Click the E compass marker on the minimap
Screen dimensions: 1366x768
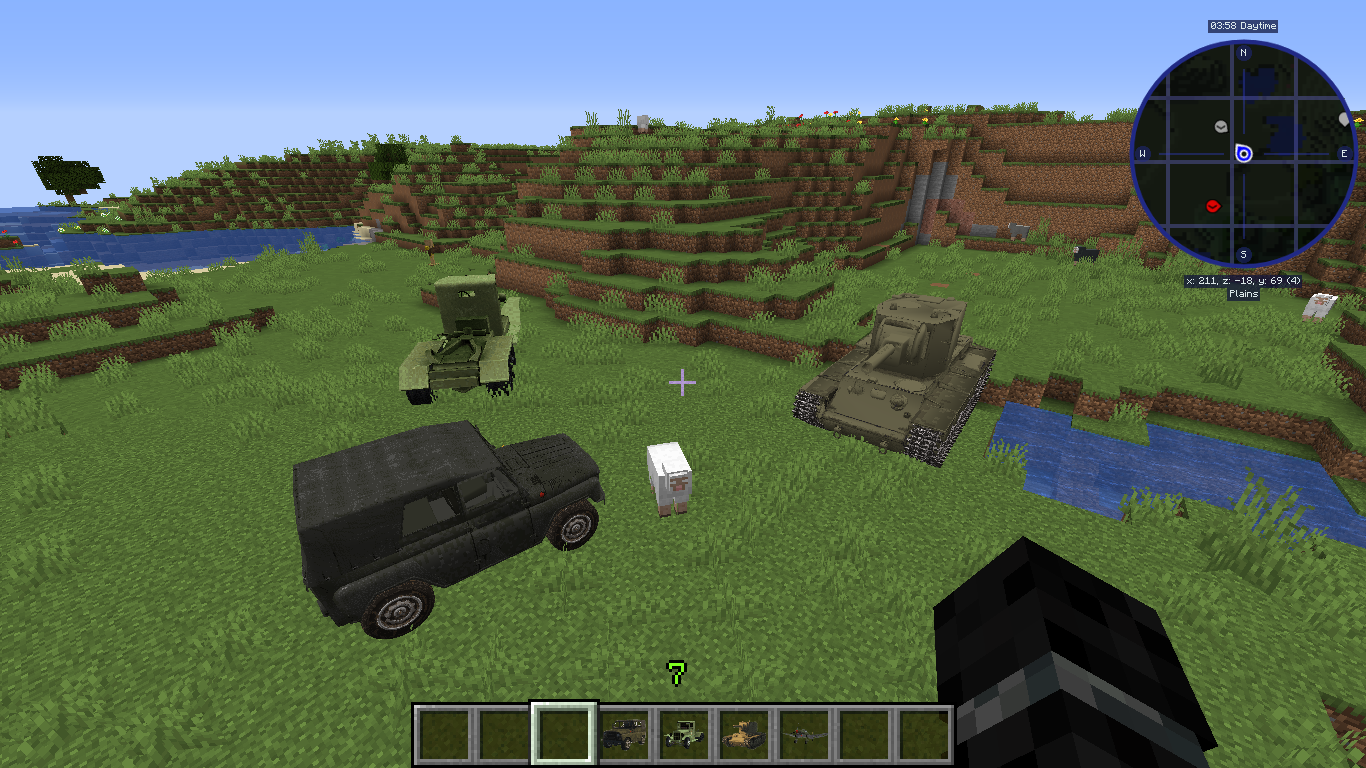tap(1344, 154)
